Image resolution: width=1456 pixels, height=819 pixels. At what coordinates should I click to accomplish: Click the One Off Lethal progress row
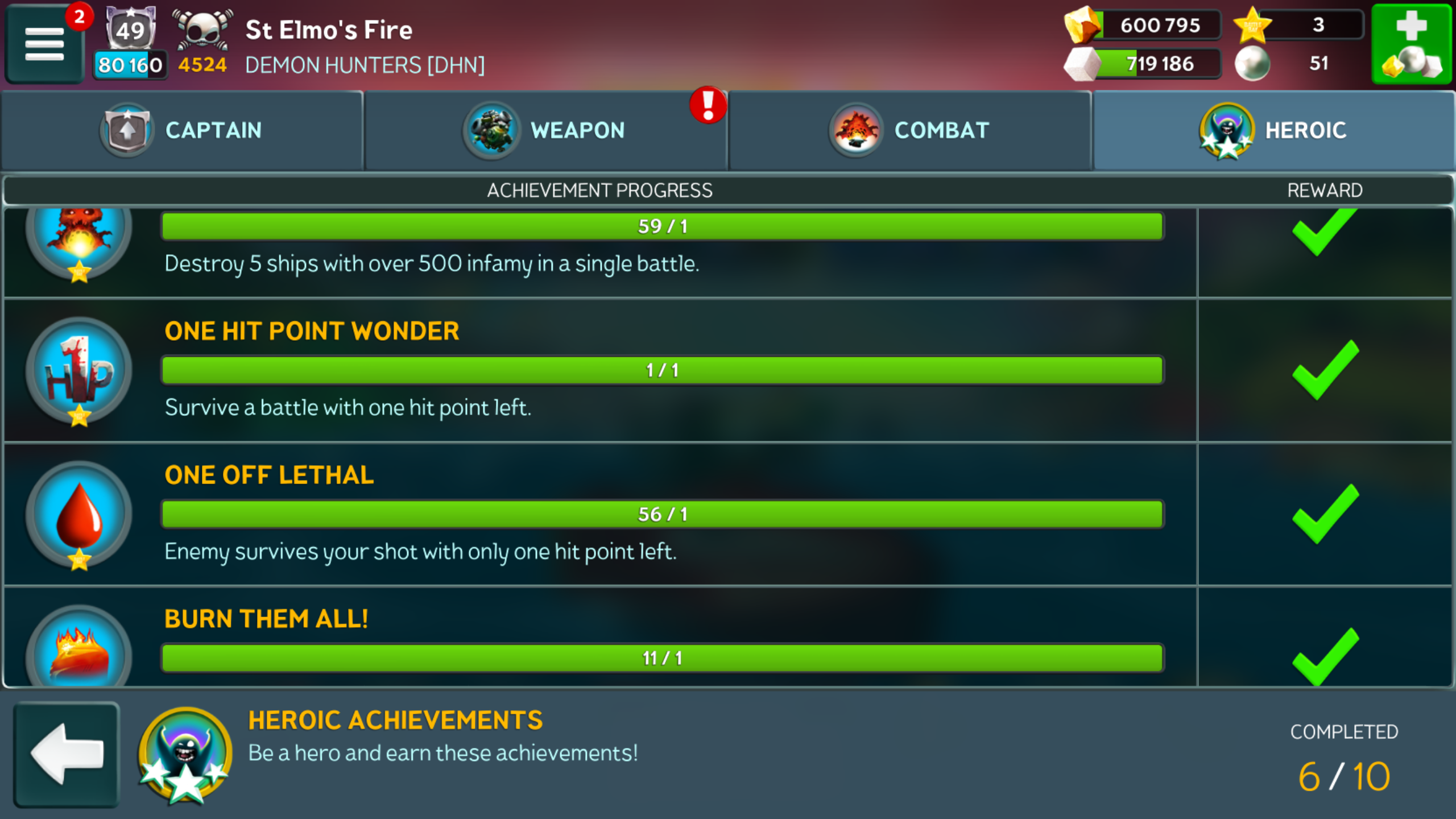662,514
